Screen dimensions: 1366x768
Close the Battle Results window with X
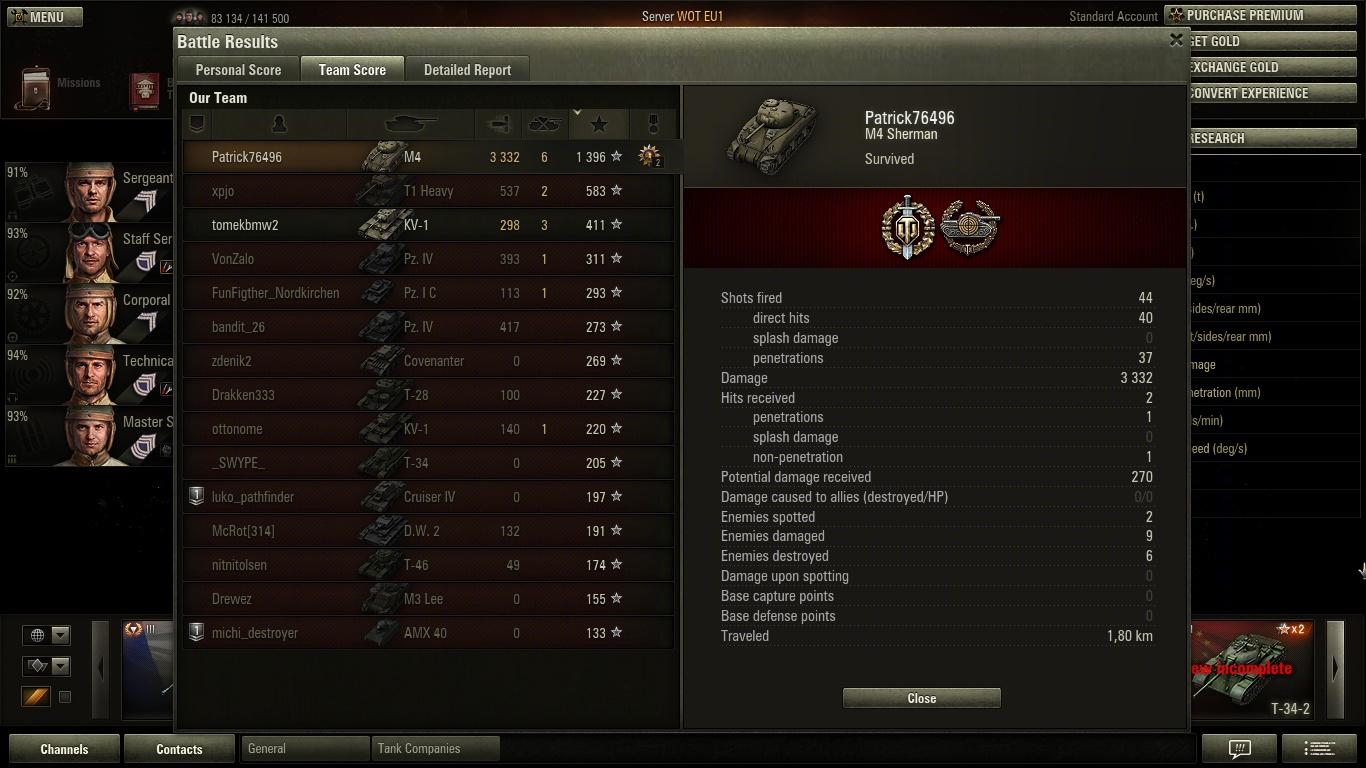tap(1176, 40)
